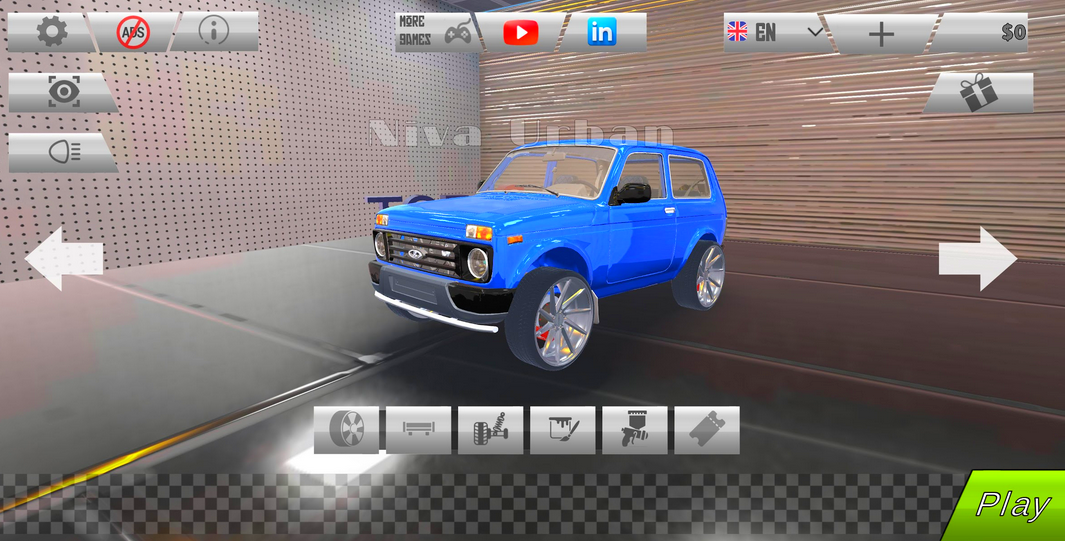Viewport: 1065px width, 541px height.
Task: Claim the gift box reward
Action: pos(978,93)
